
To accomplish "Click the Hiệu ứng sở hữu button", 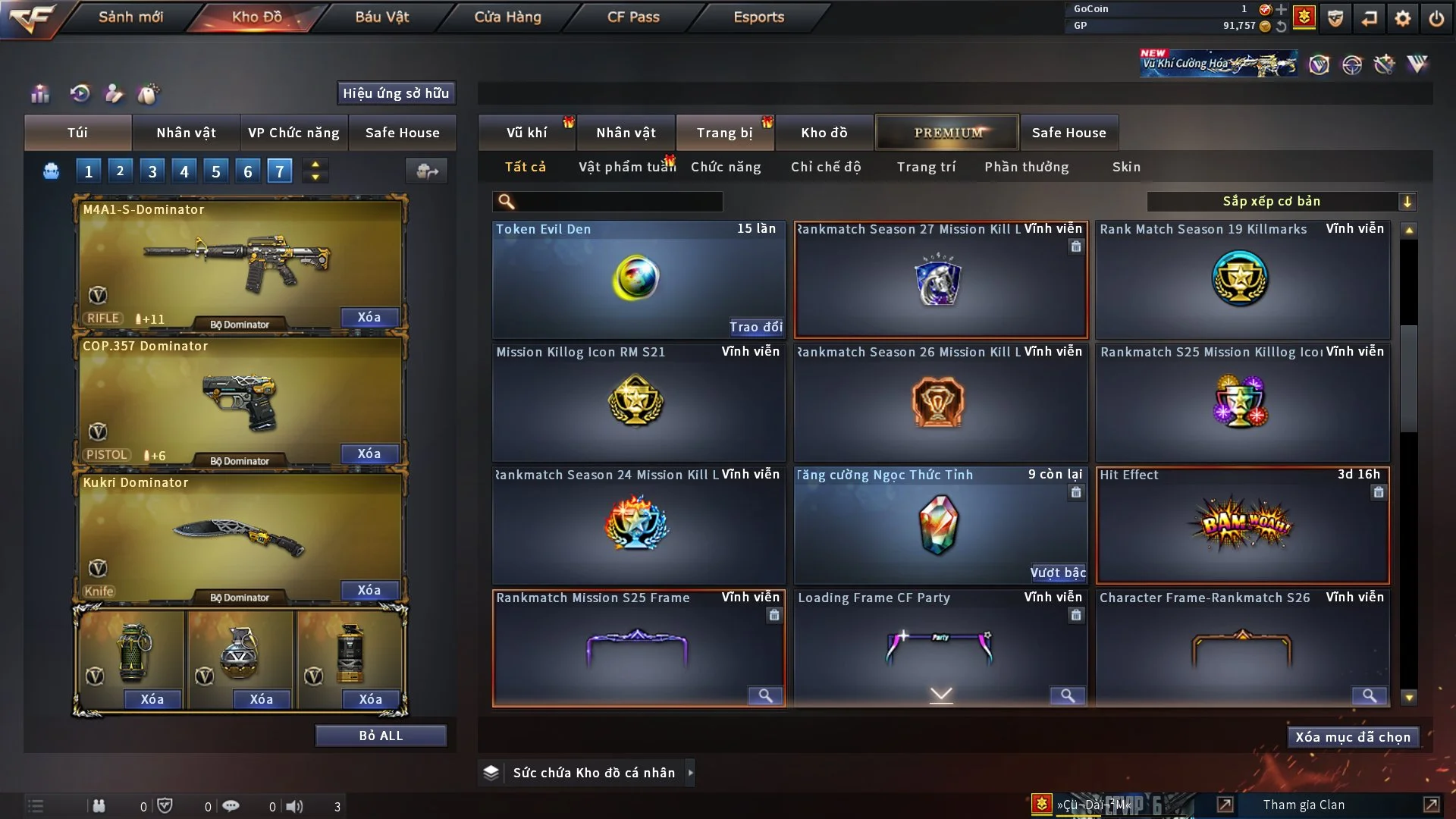I will coord(396,93).
